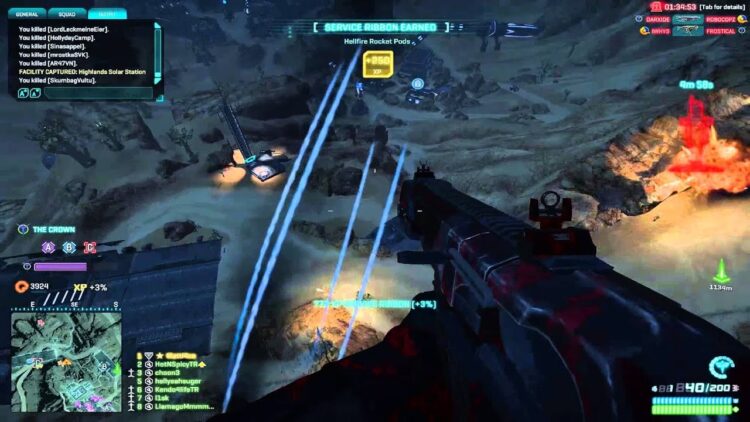Screen dimensions: 750x422
Task: Switch to the General chat tab
Action: [x=29, y=16]
